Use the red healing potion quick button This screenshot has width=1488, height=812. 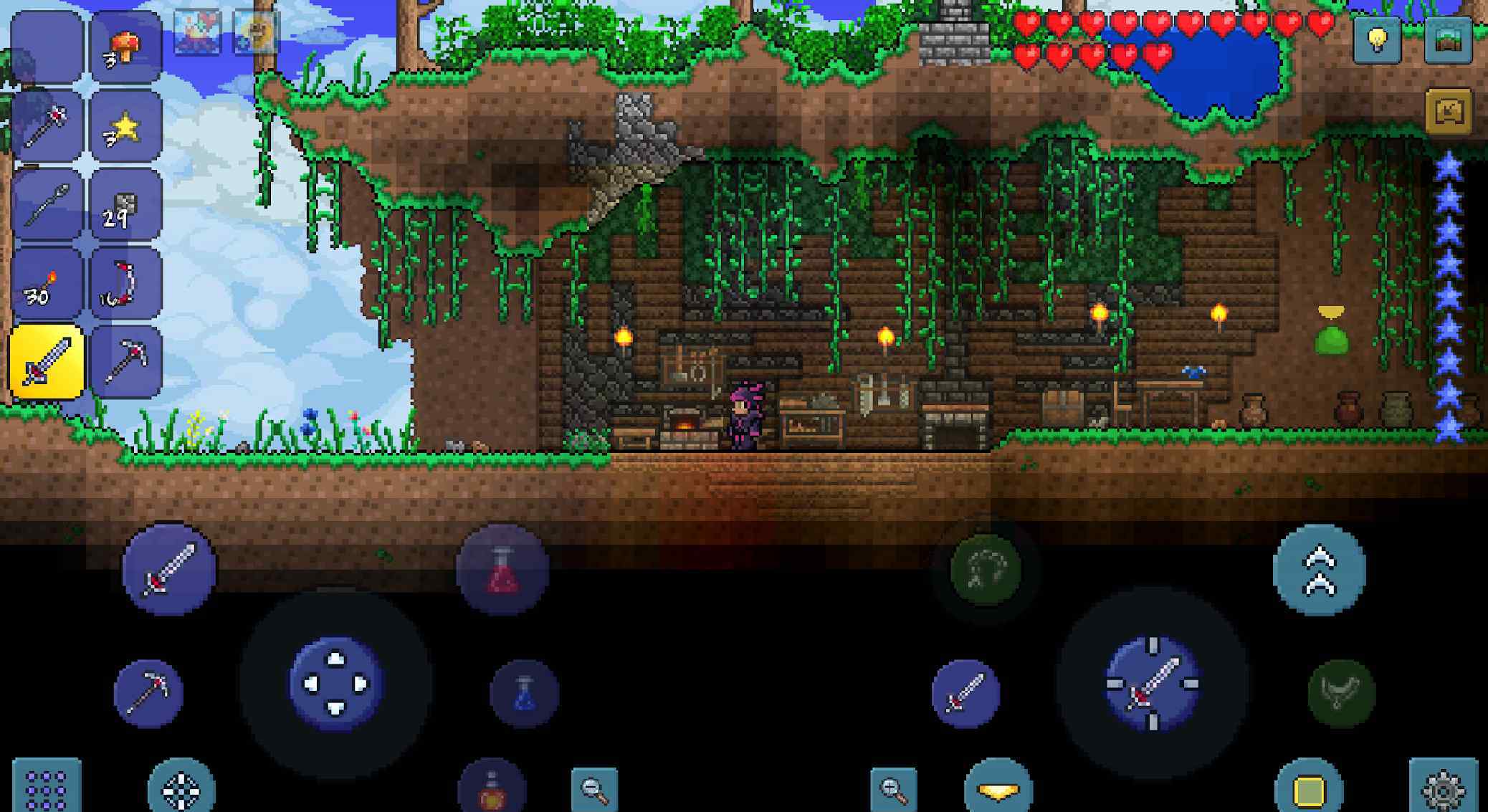coord(502,570)
